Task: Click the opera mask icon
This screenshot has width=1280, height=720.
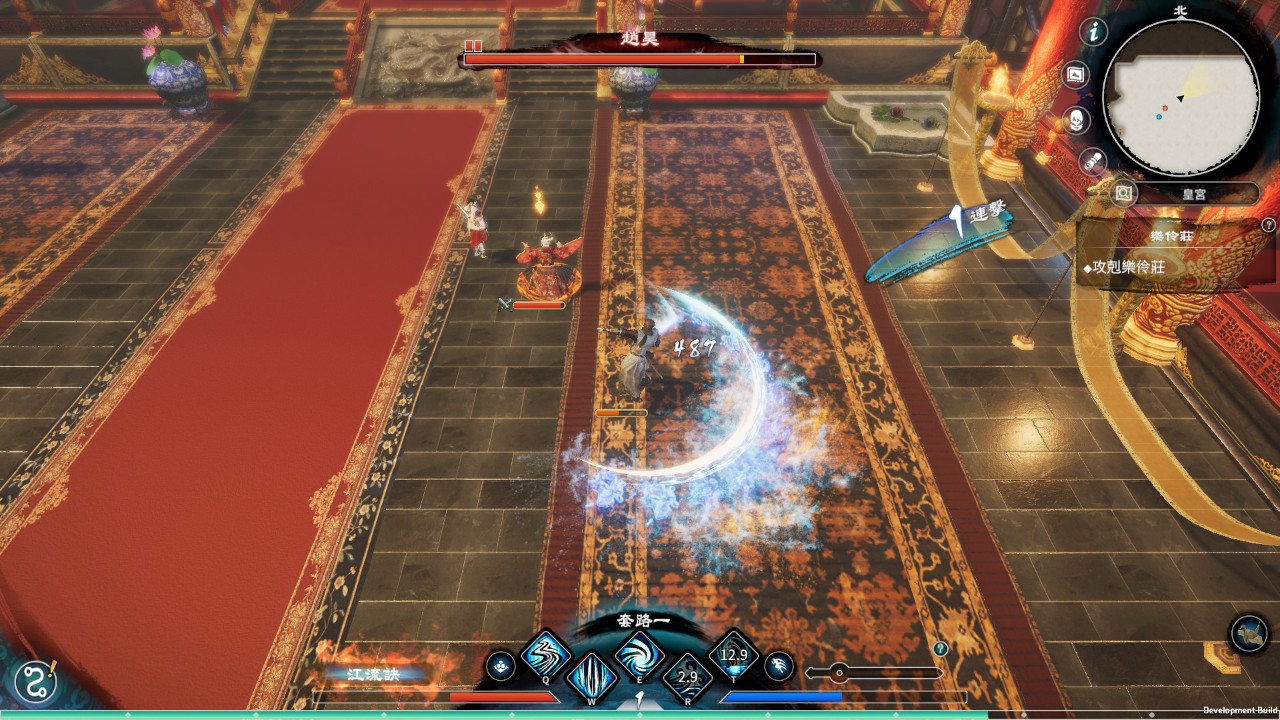Action: 1076,121
